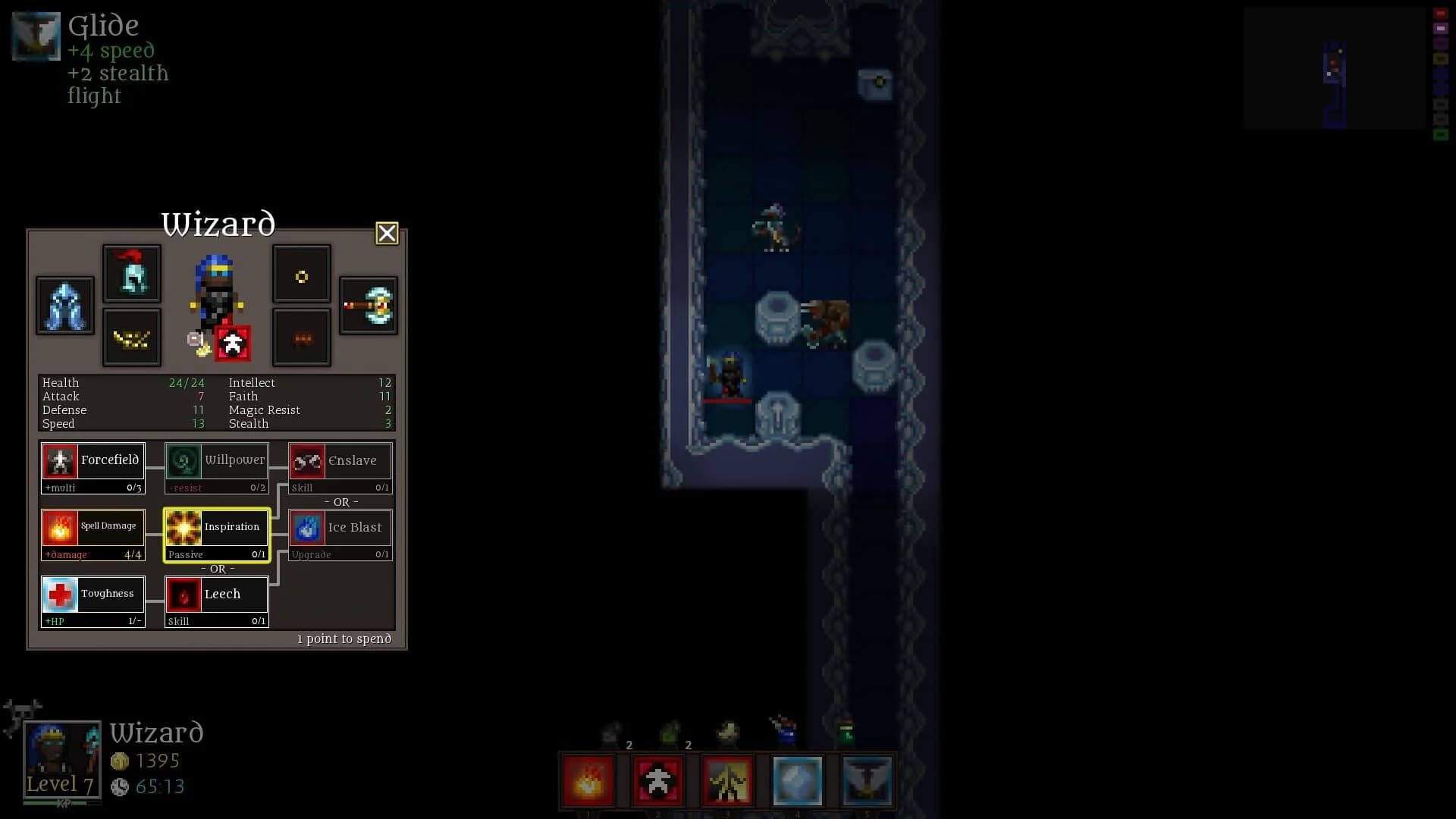Activate the Glide ability in hotbar slot 5
The height and width of the screenshot is (819, 1456).
[868, 780]
